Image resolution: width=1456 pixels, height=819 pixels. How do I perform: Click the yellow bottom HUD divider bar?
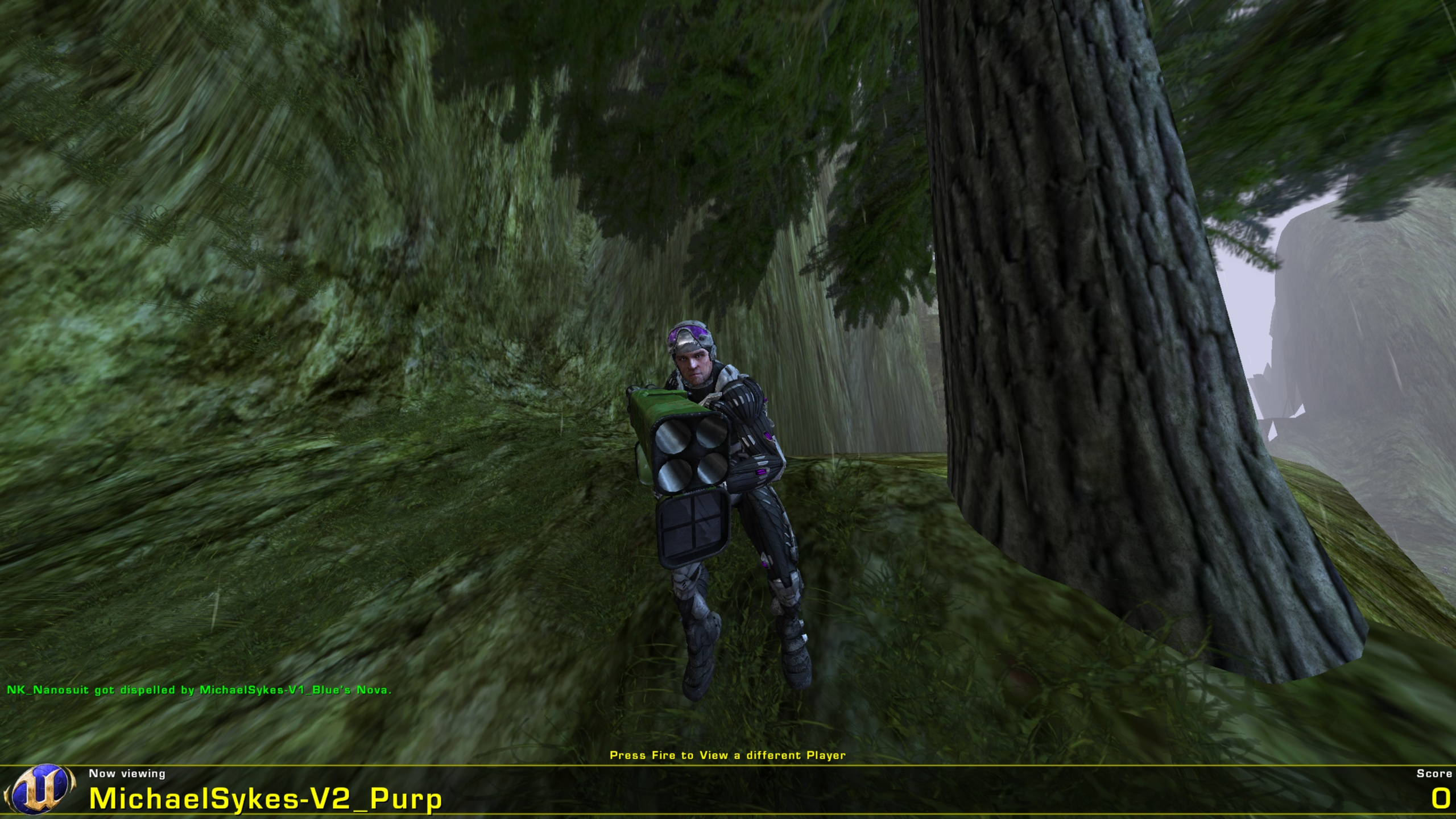point(728,765)
